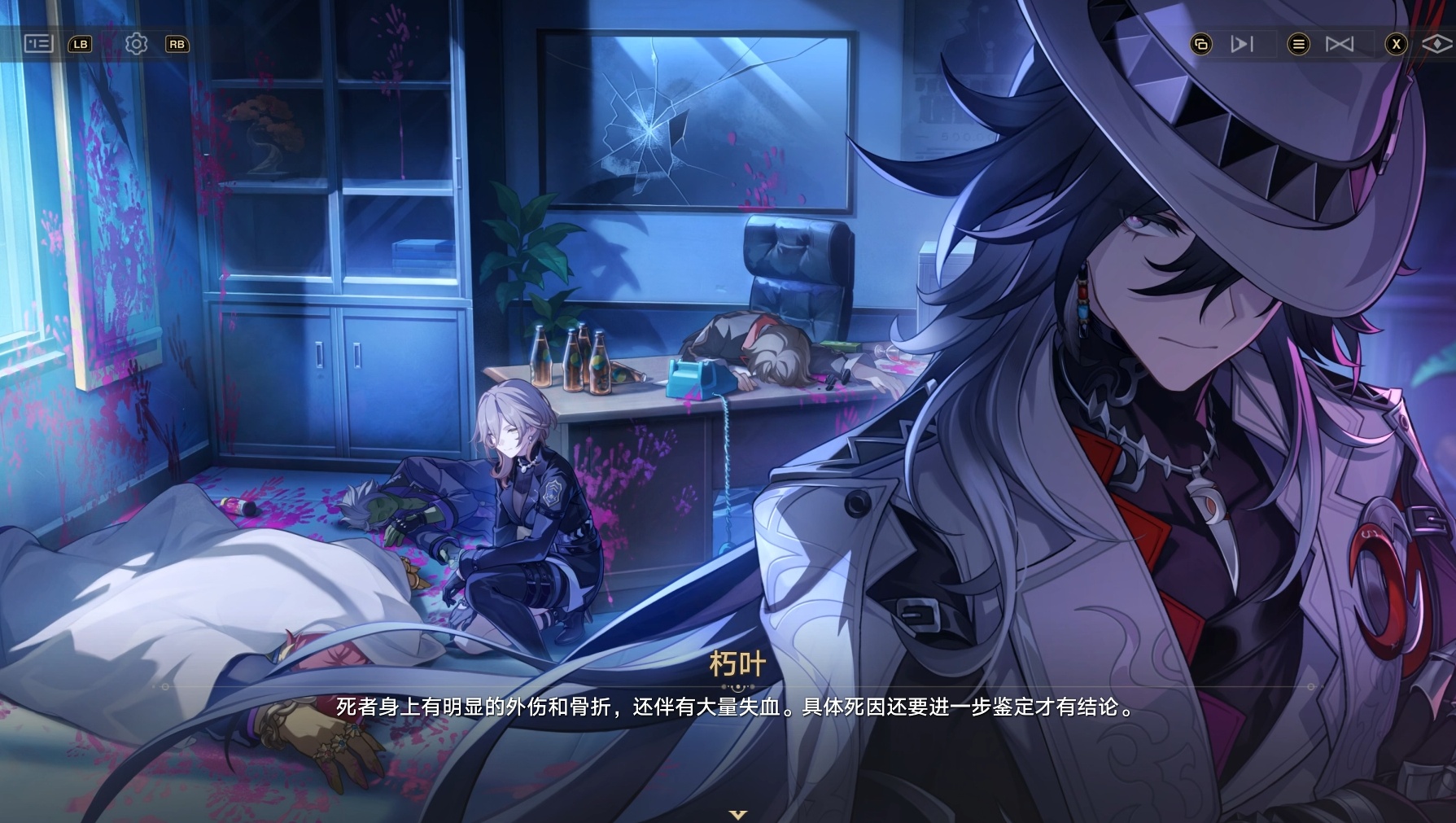Viewport: 1456px width, 823px height.
Task: Hide the interface with the diamond eye icon
Action: pos(1436,44)
